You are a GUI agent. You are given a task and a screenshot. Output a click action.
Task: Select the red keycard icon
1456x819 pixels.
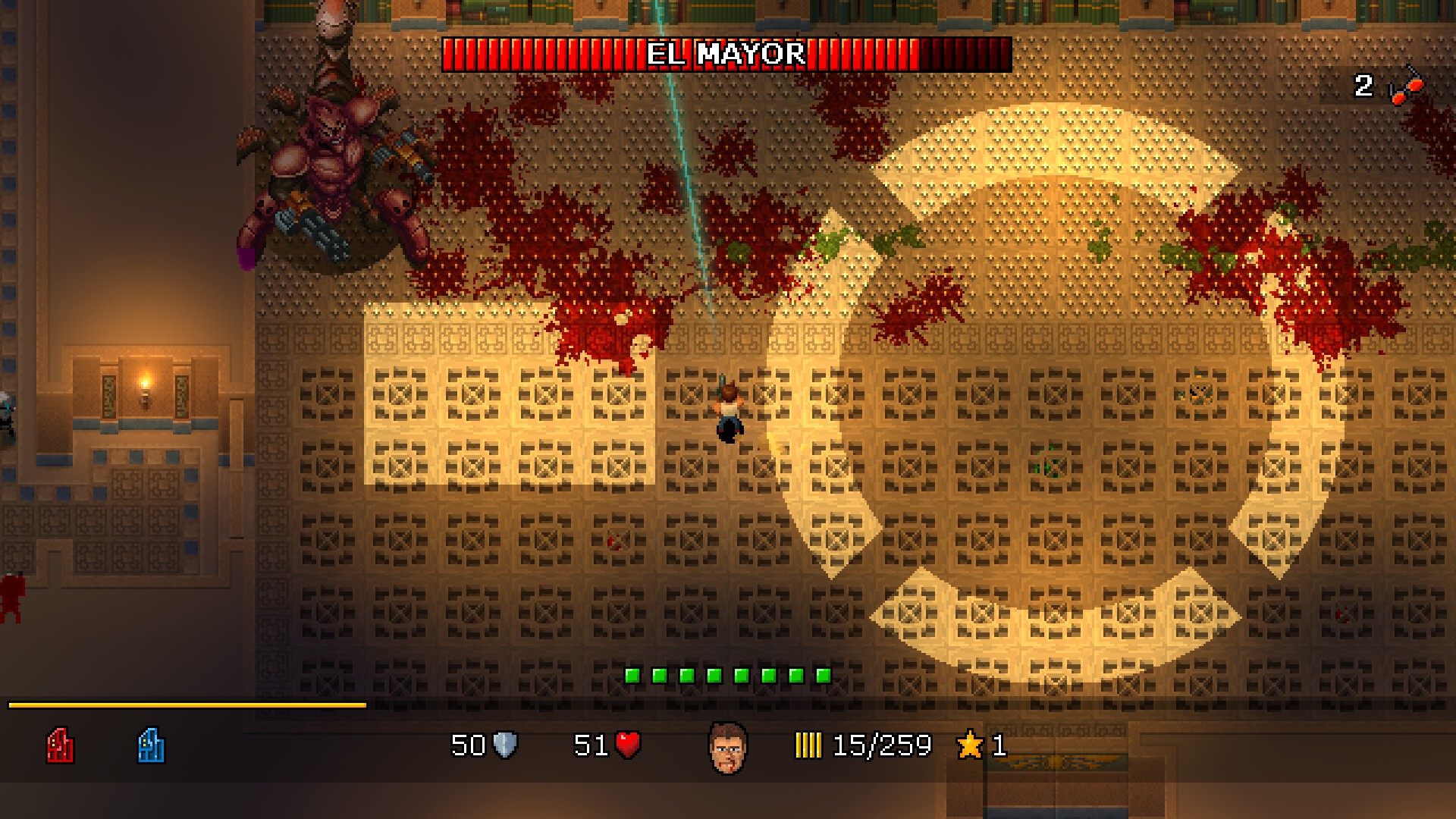pyautogui.click(x=60, y=745)
